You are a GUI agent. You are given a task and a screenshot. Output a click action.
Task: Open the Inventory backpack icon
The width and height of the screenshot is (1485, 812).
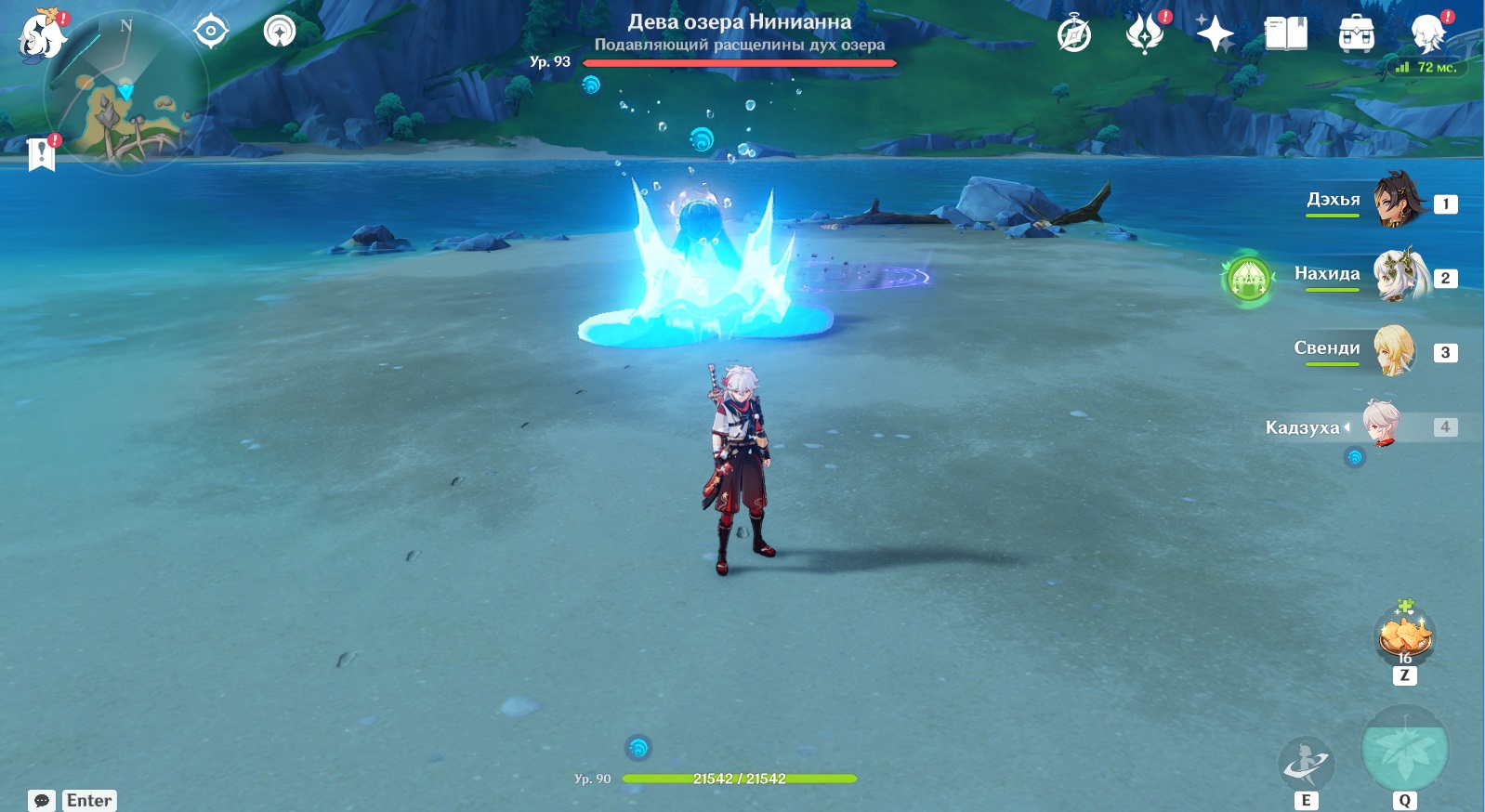click(x=1357, y=34)
